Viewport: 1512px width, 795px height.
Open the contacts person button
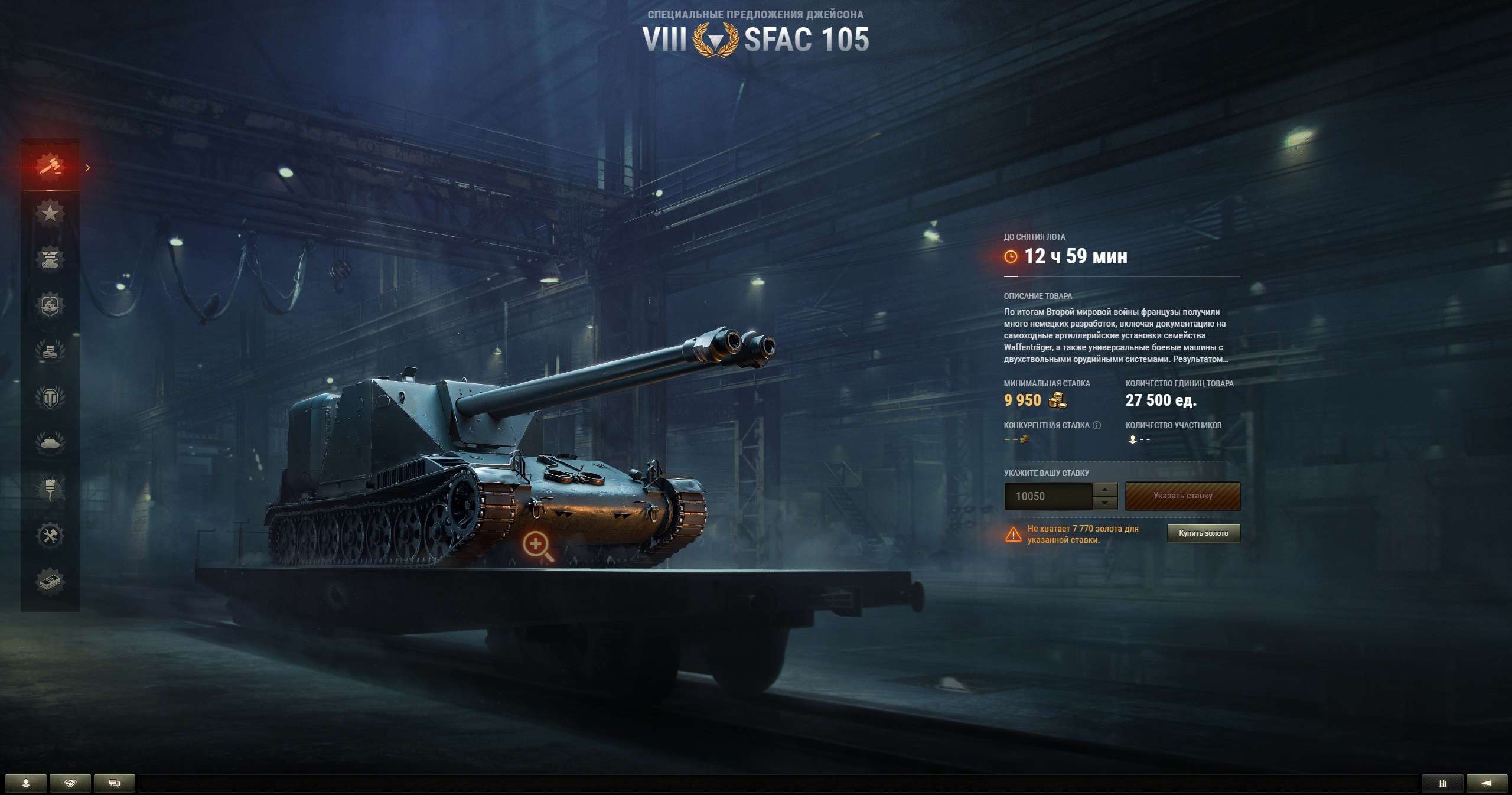click(x=25, y=783)
